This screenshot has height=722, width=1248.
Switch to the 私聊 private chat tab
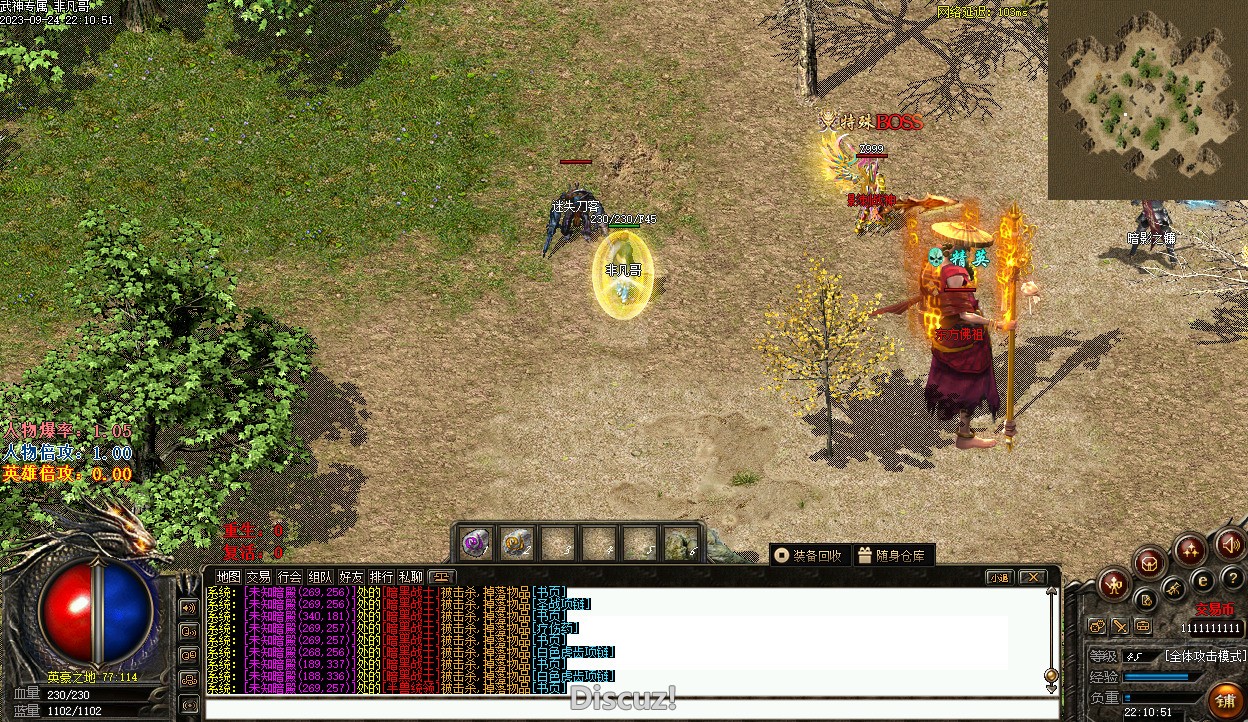[x=411, y=577]
